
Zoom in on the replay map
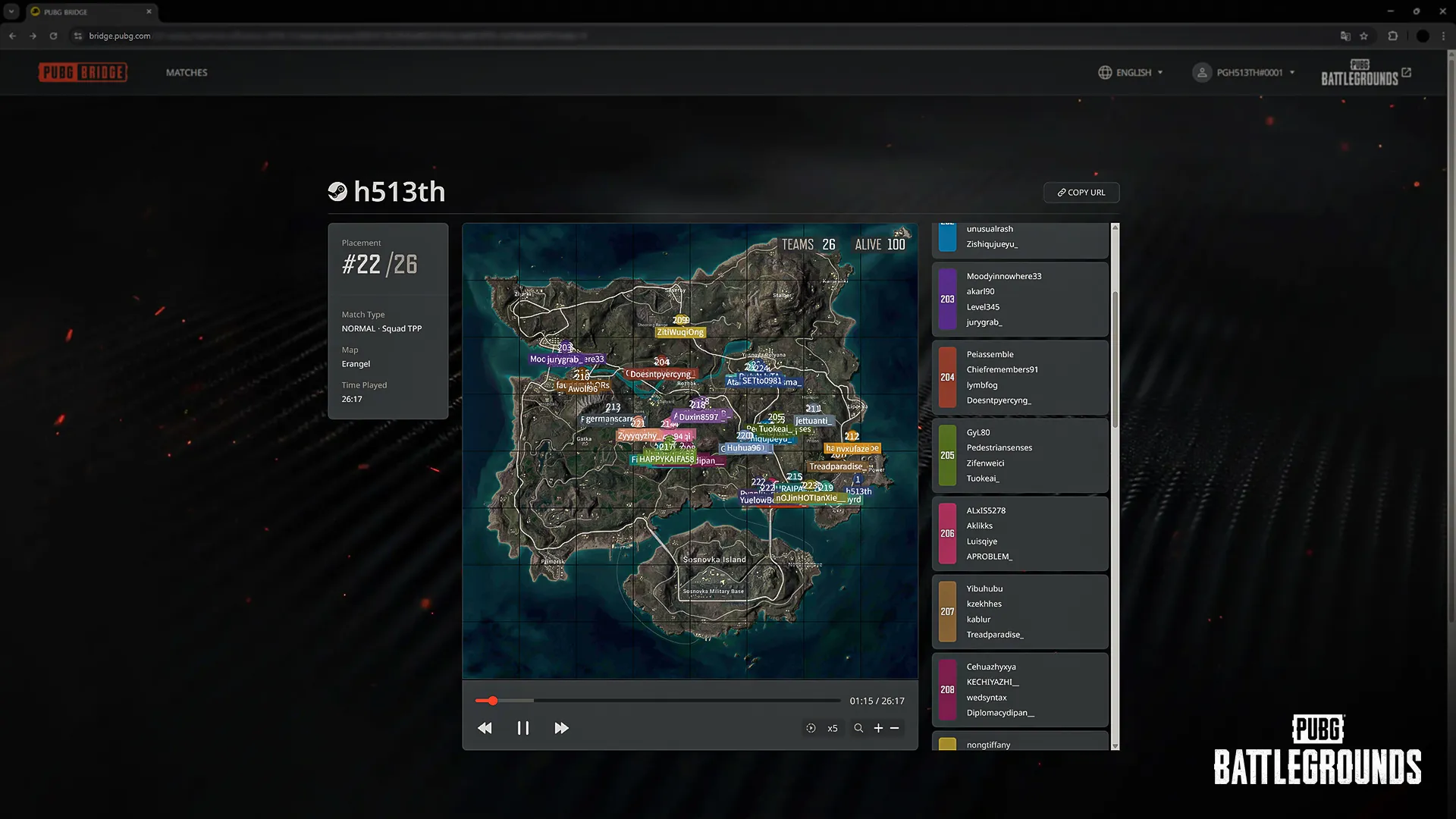(x=878, y=728)
